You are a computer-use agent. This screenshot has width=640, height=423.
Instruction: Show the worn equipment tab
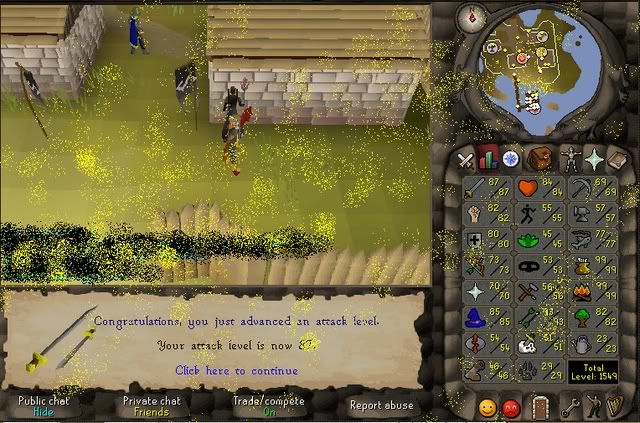(570, 159)
